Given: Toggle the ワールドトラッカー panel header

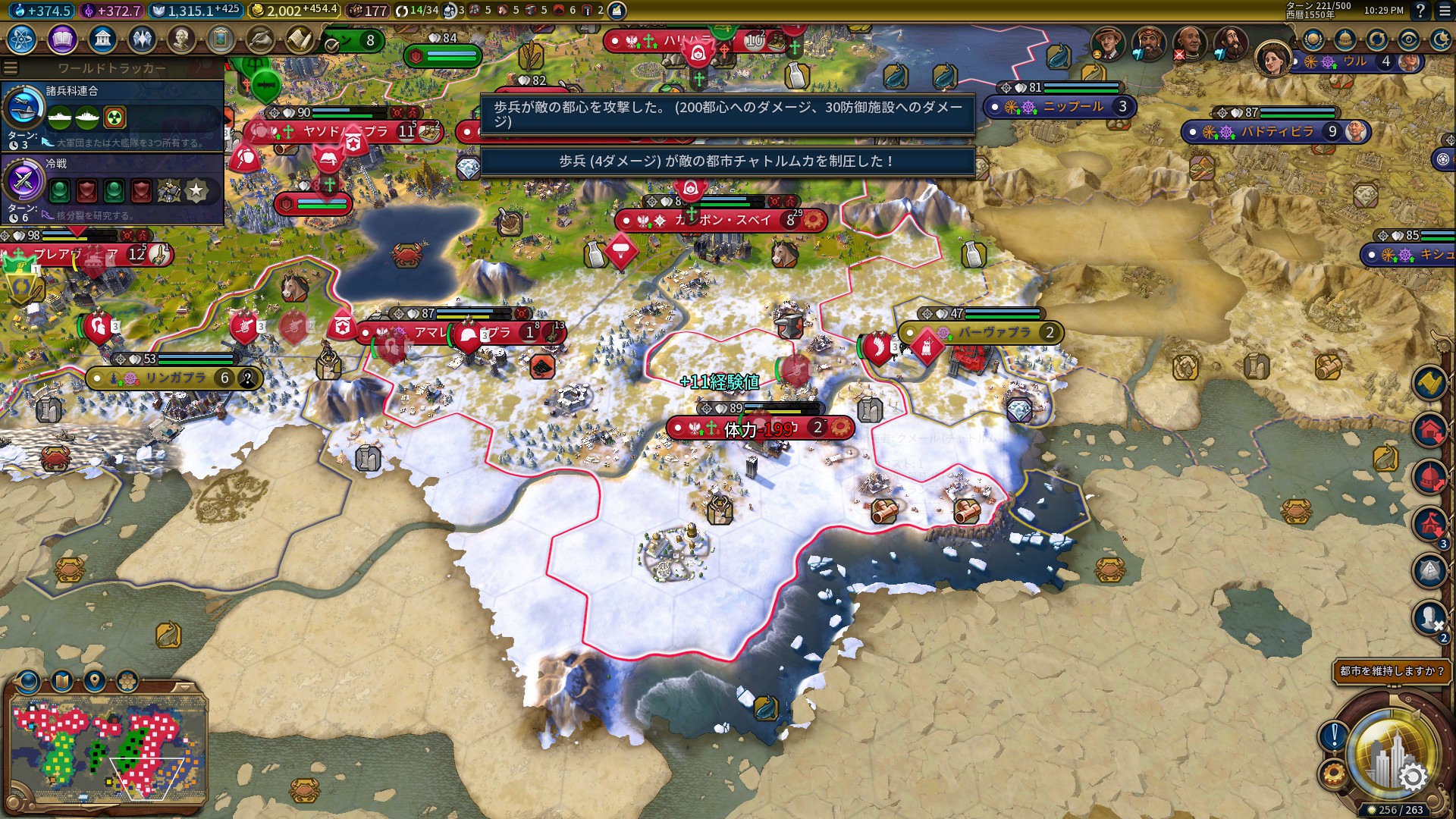Looking at the screenshot, I should click(x=111, y=68).
